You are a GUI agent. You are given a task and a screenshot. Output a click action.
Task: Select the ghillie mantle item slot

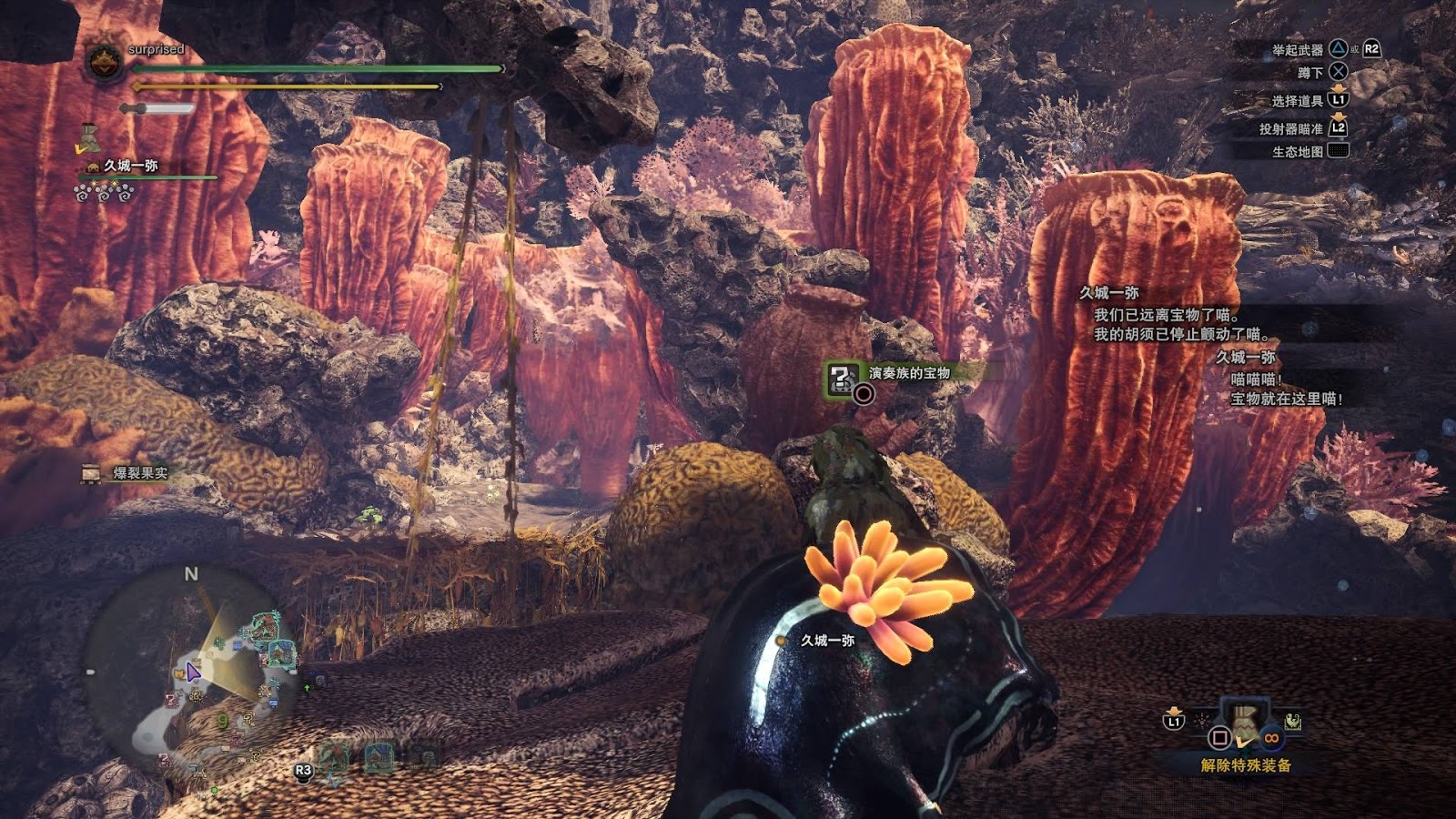[x=1247, y=721]
